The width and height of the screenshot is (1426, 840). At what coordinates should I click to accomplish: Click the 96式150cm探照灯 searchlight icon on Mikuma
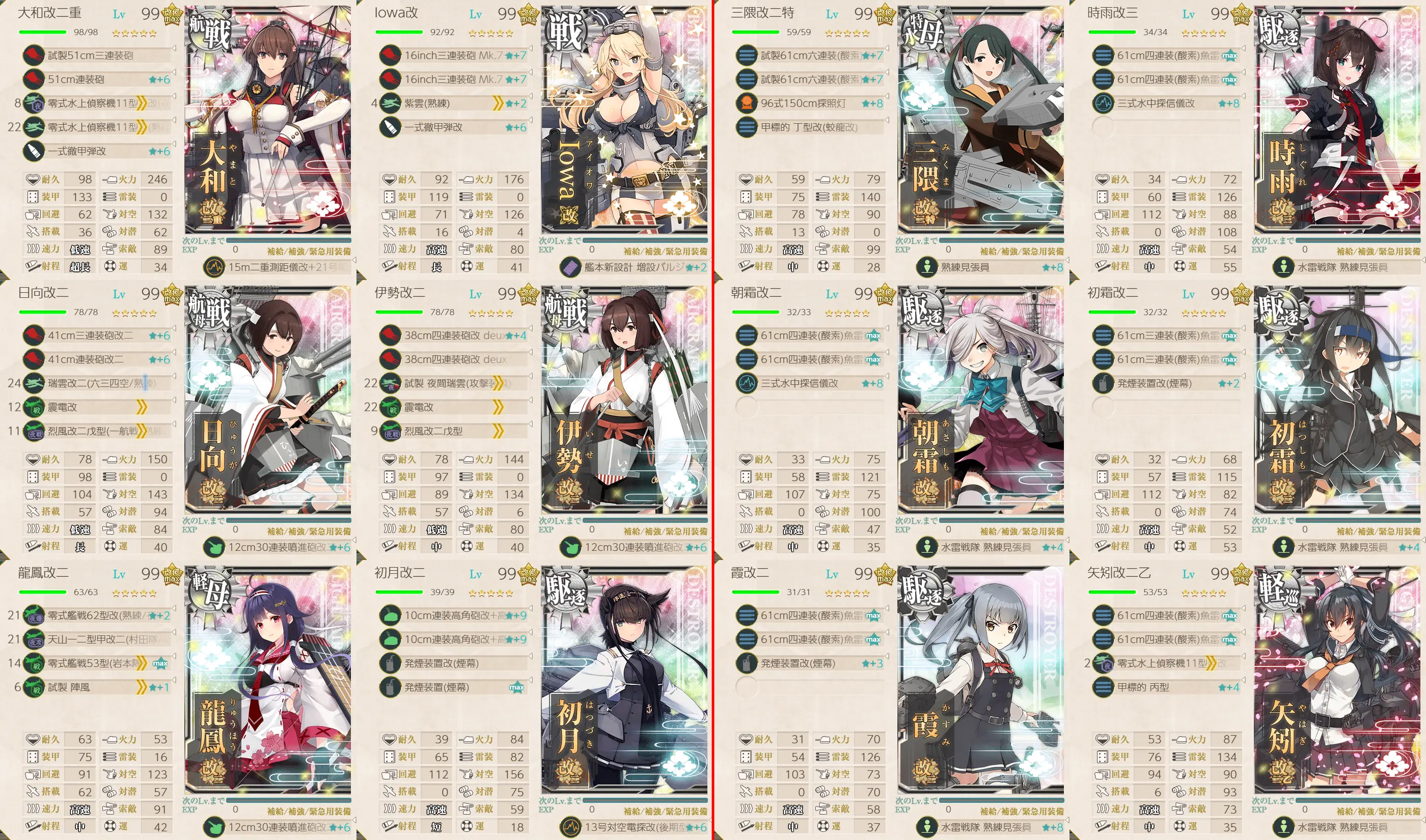(x=746, y=103)
